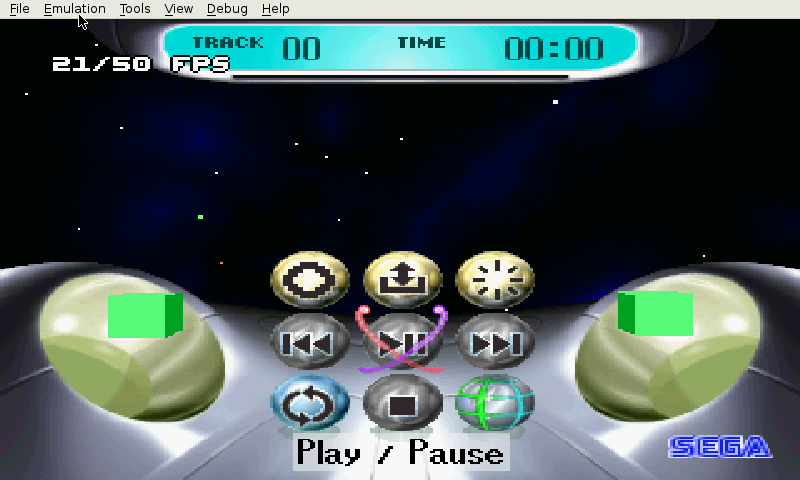The image size is (800, 480).
Task: Open the Debug menu
Action: [x=227, y=9]
